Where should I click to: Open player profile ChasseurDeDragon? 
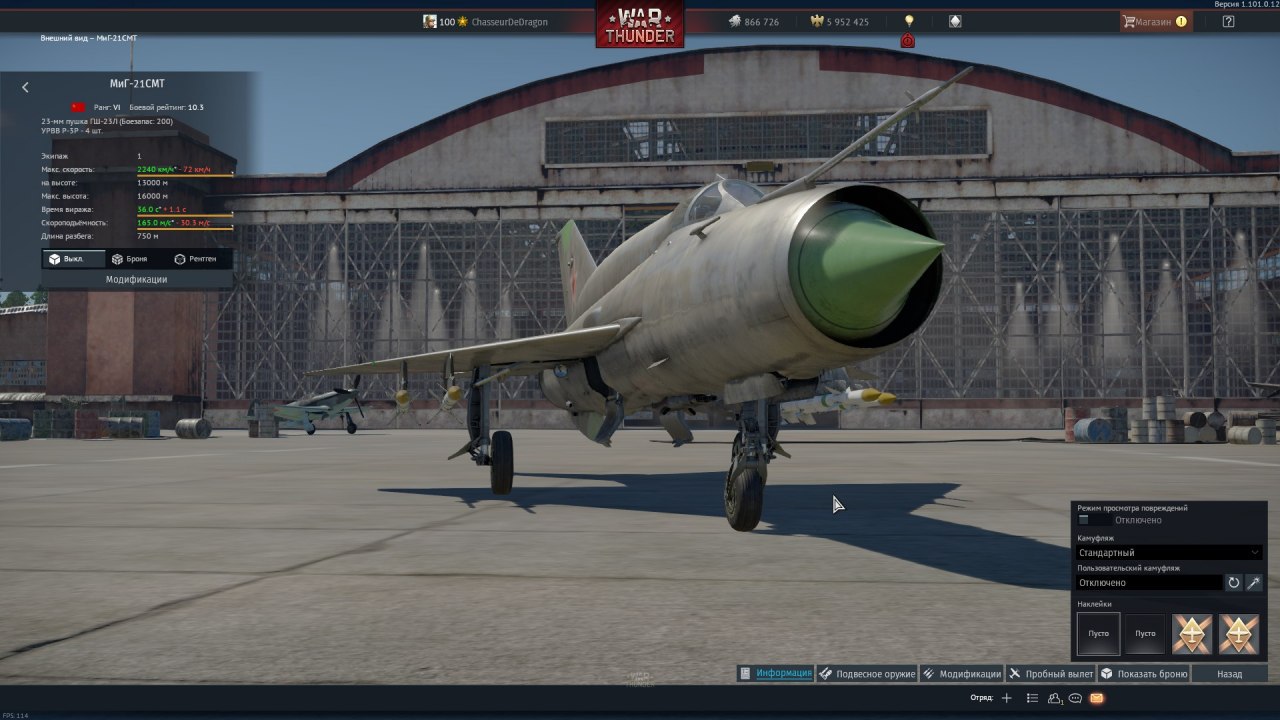[509, 22]
